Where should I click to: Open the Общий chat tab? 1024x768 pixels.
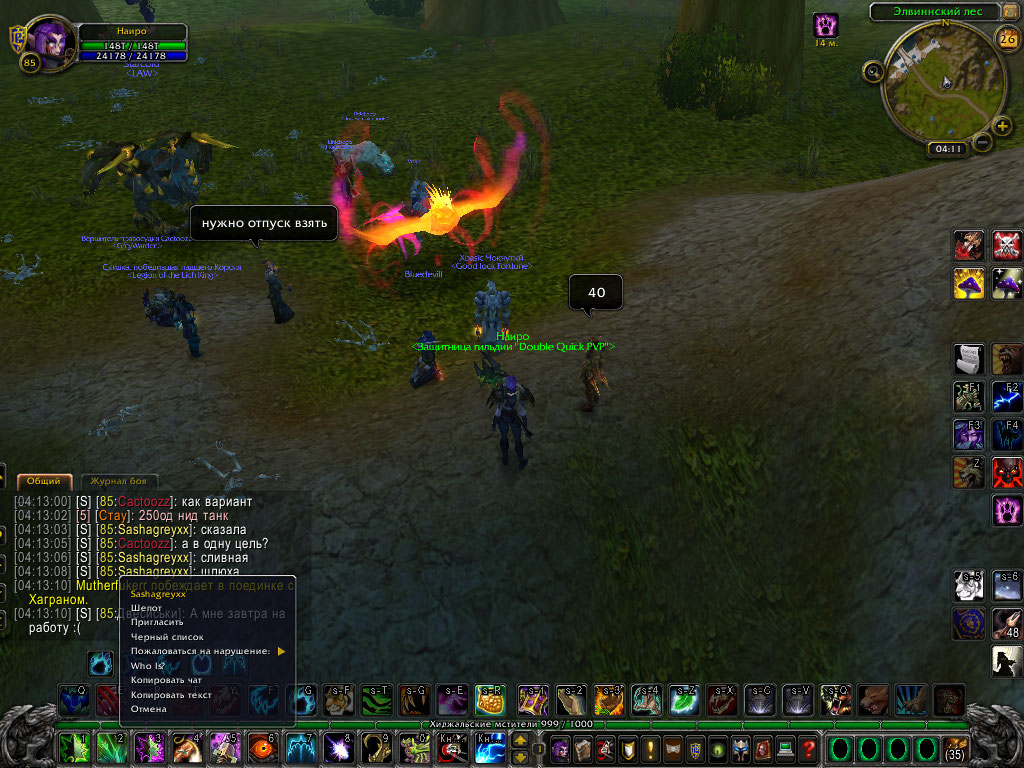pyautogui.click(x=44, y=481)
